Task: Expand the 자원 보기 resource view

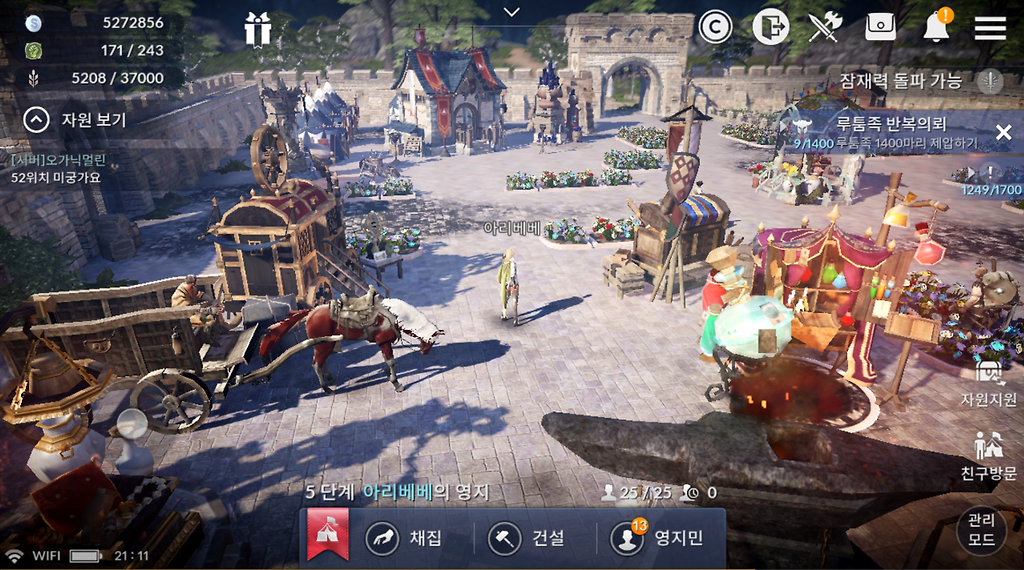Action: (37, 121)
